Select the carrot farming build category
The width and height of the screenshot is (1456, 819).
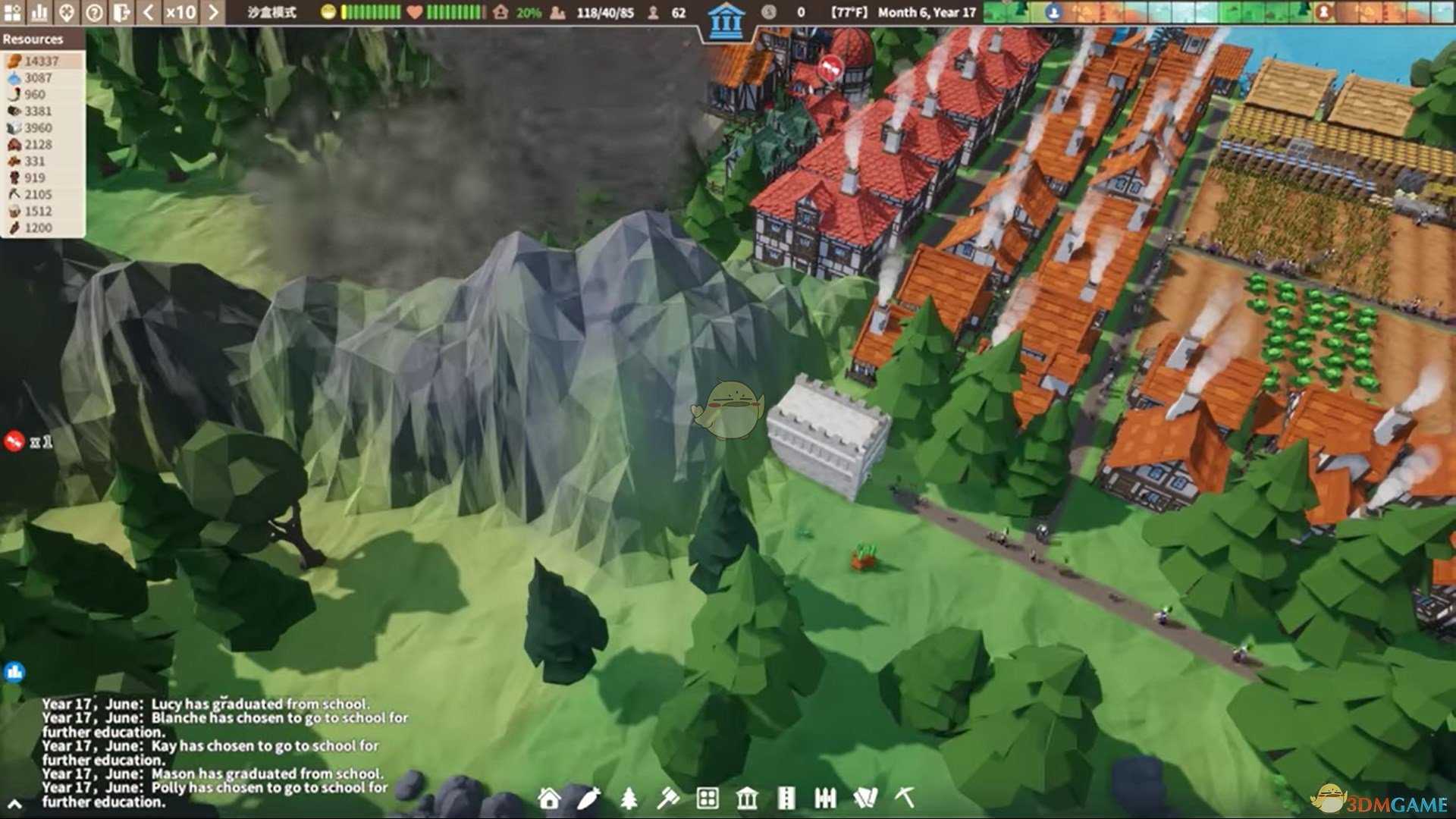[x=588, y=798]
